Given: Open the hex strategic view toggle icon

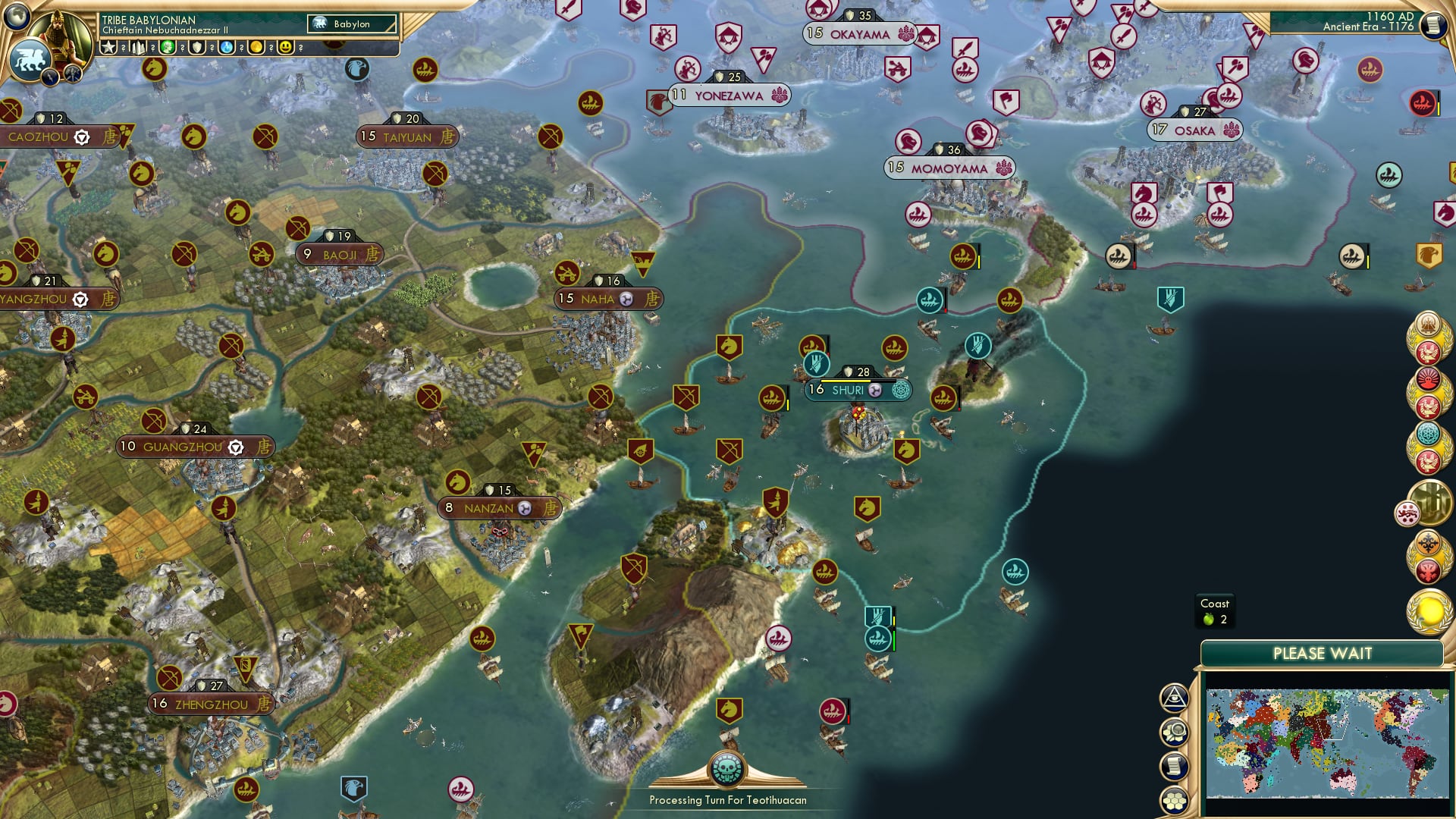Looking at the screenshot, I should click(1174, 799).
